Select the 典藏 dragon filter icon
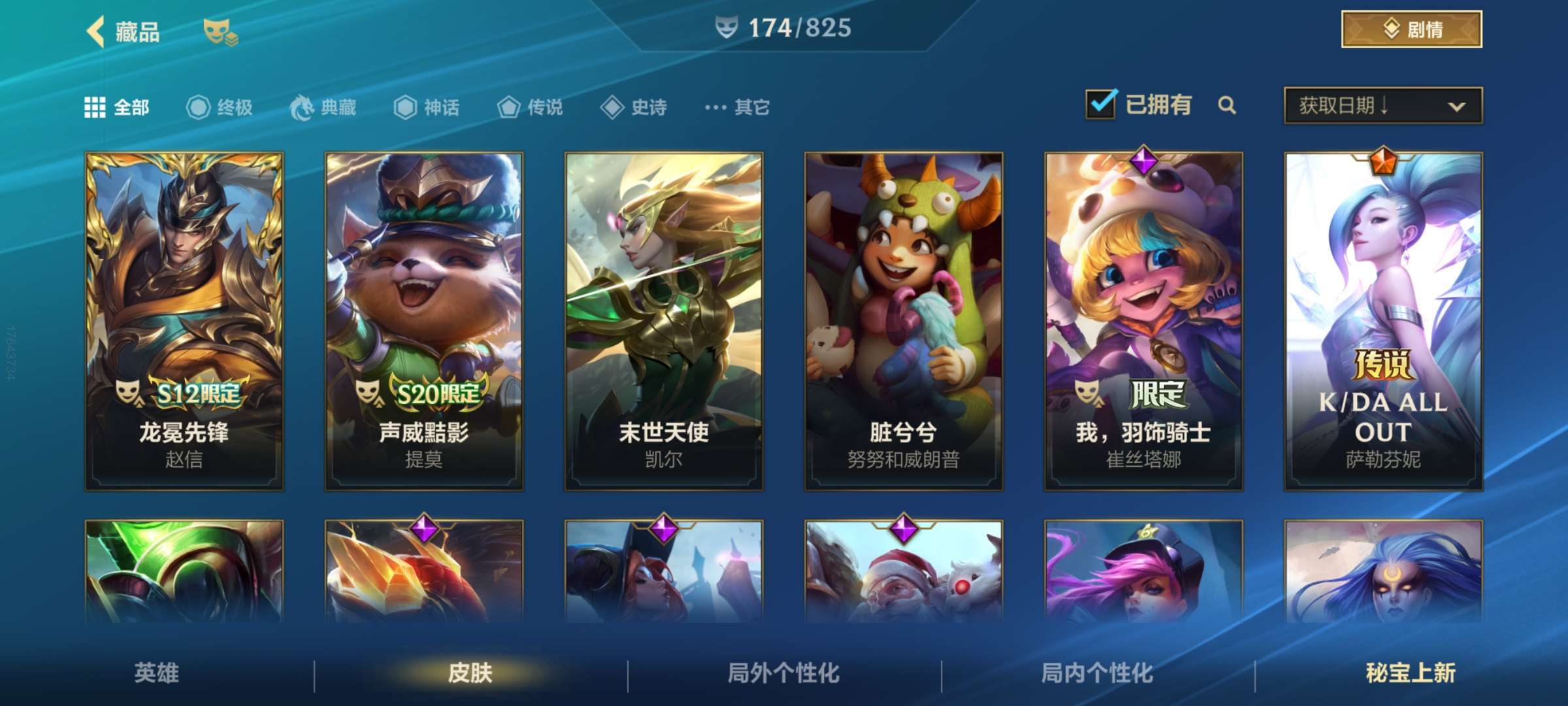The width and height of the screenshot is (1568, 706). click(302, 107)
